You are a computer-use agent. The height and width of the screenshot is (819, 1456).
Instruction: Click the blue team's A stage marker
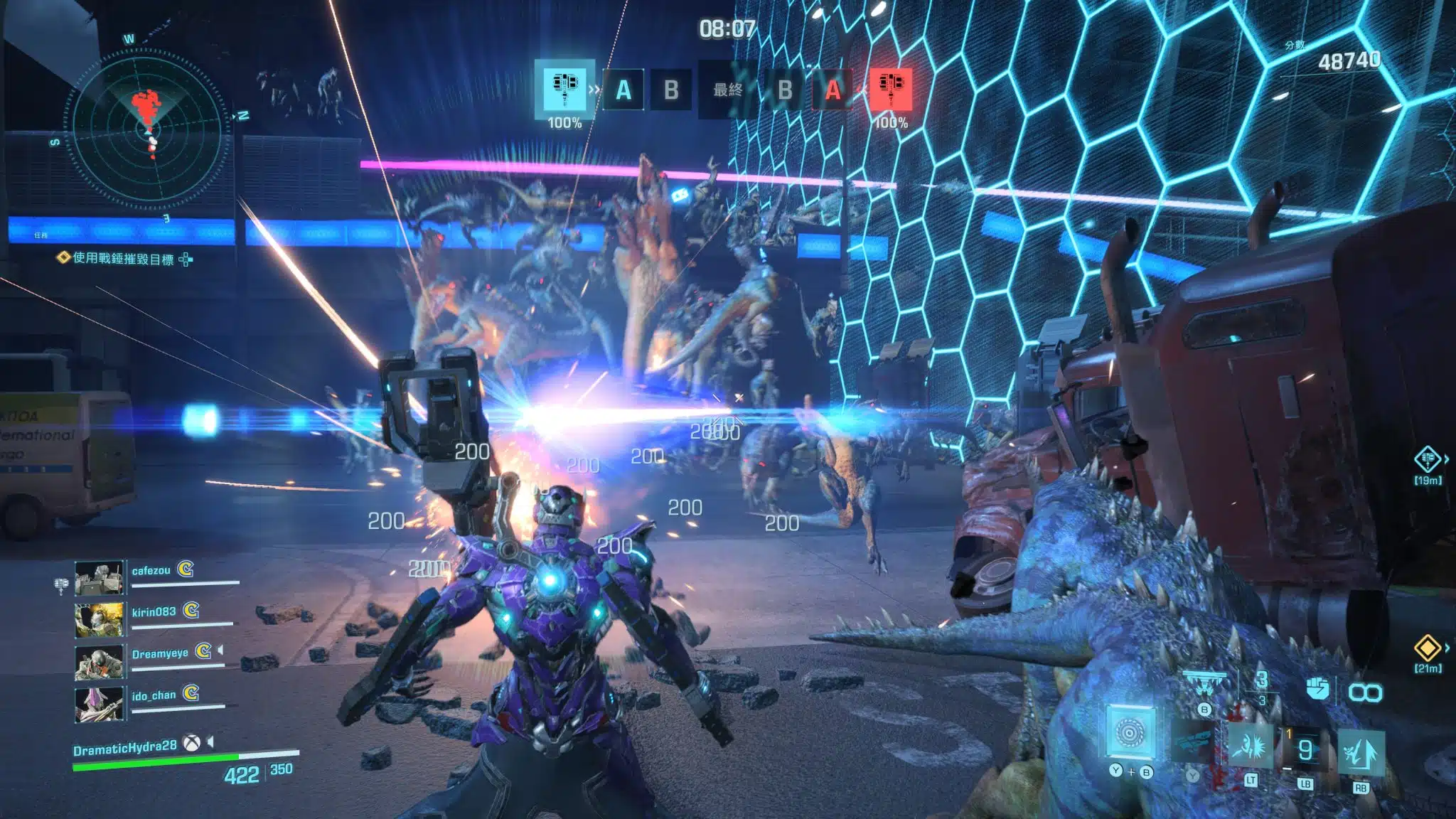pyautogui.click(x=623, y=90)
